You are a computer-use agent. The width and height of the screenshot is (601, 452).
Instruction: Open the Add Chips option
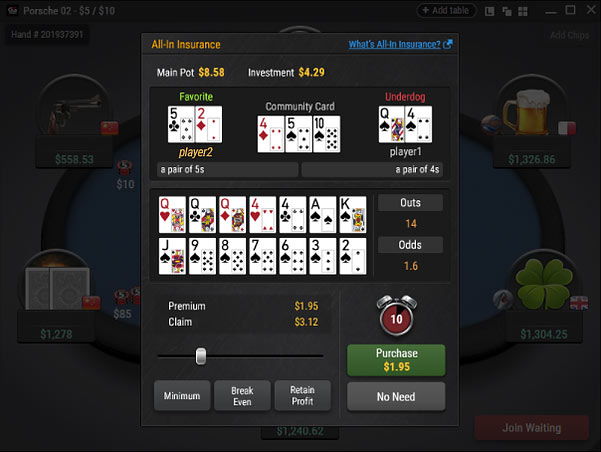click(570, 35)
